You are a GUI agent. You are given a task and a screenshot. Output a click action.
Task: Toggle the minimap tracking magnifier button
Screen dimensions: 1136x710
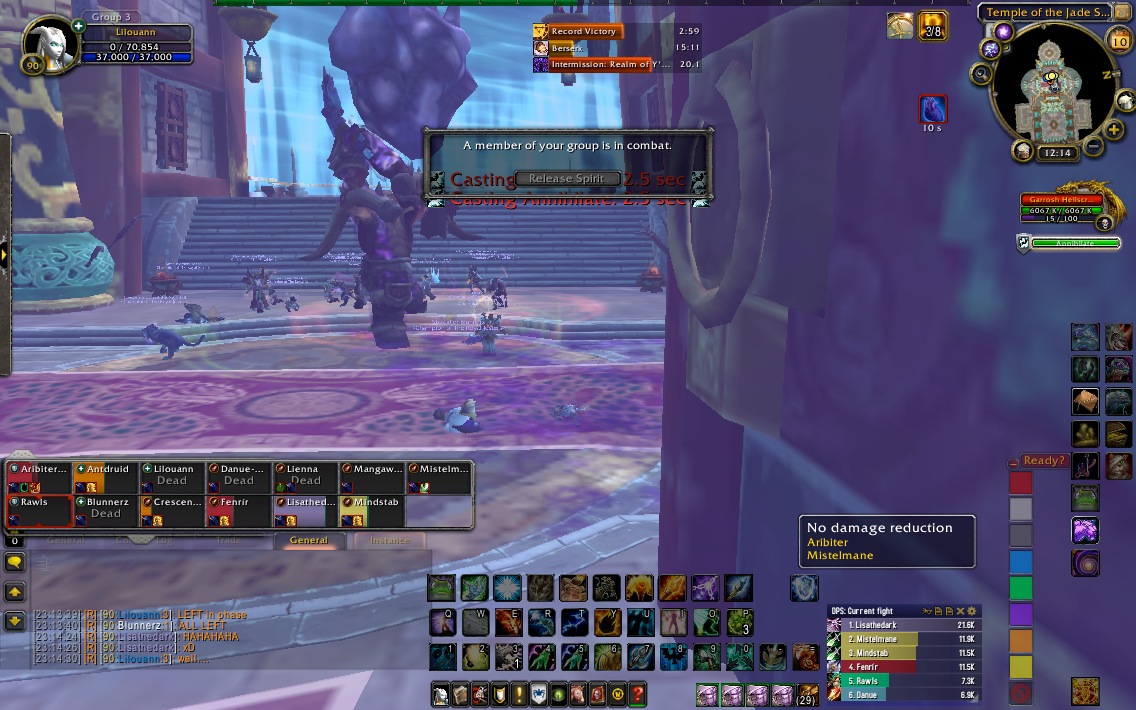pos(981,73)
